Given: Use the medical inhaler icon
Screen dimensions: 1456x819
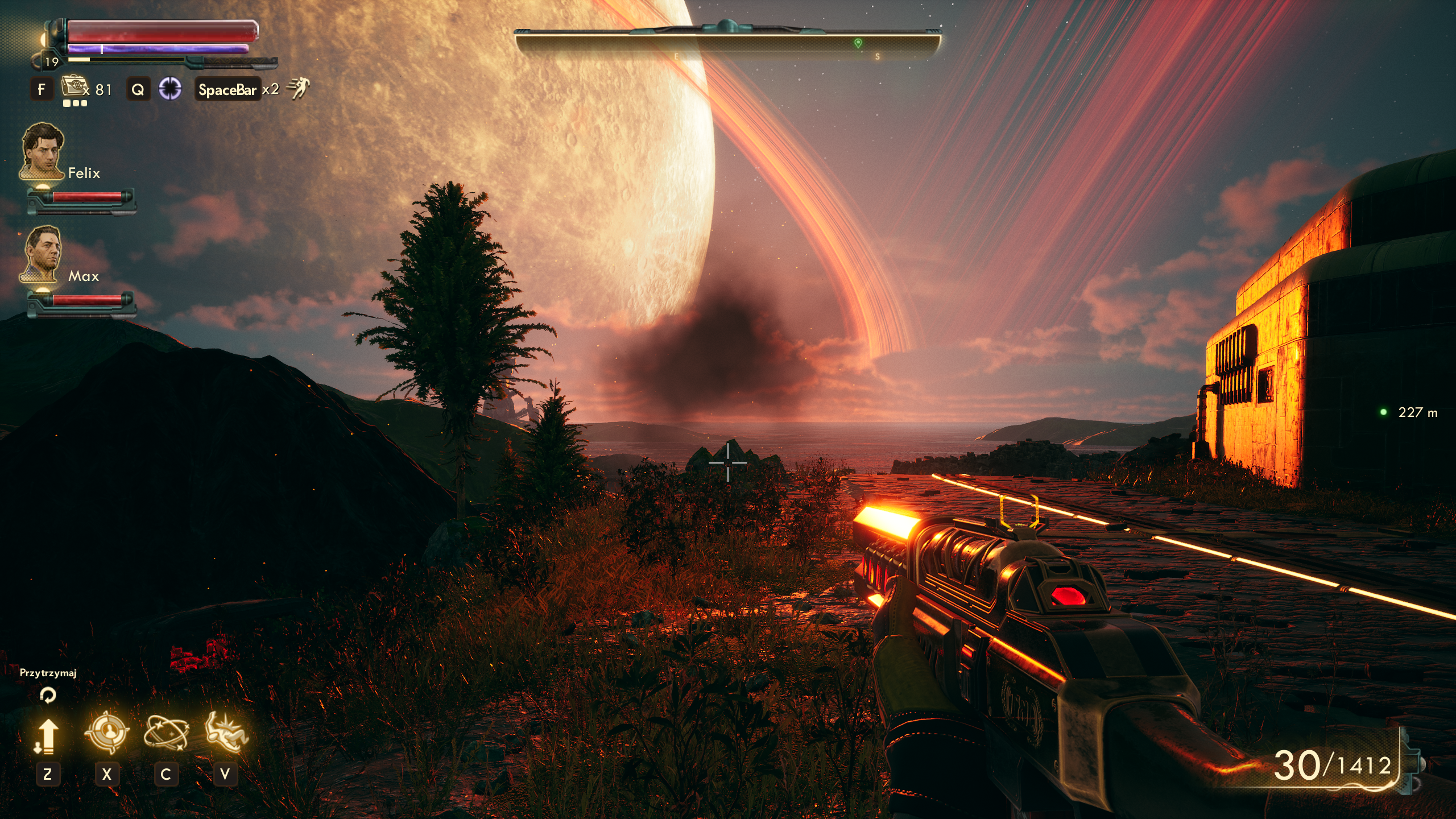Looking at the screenshot, I should point(73,87).
